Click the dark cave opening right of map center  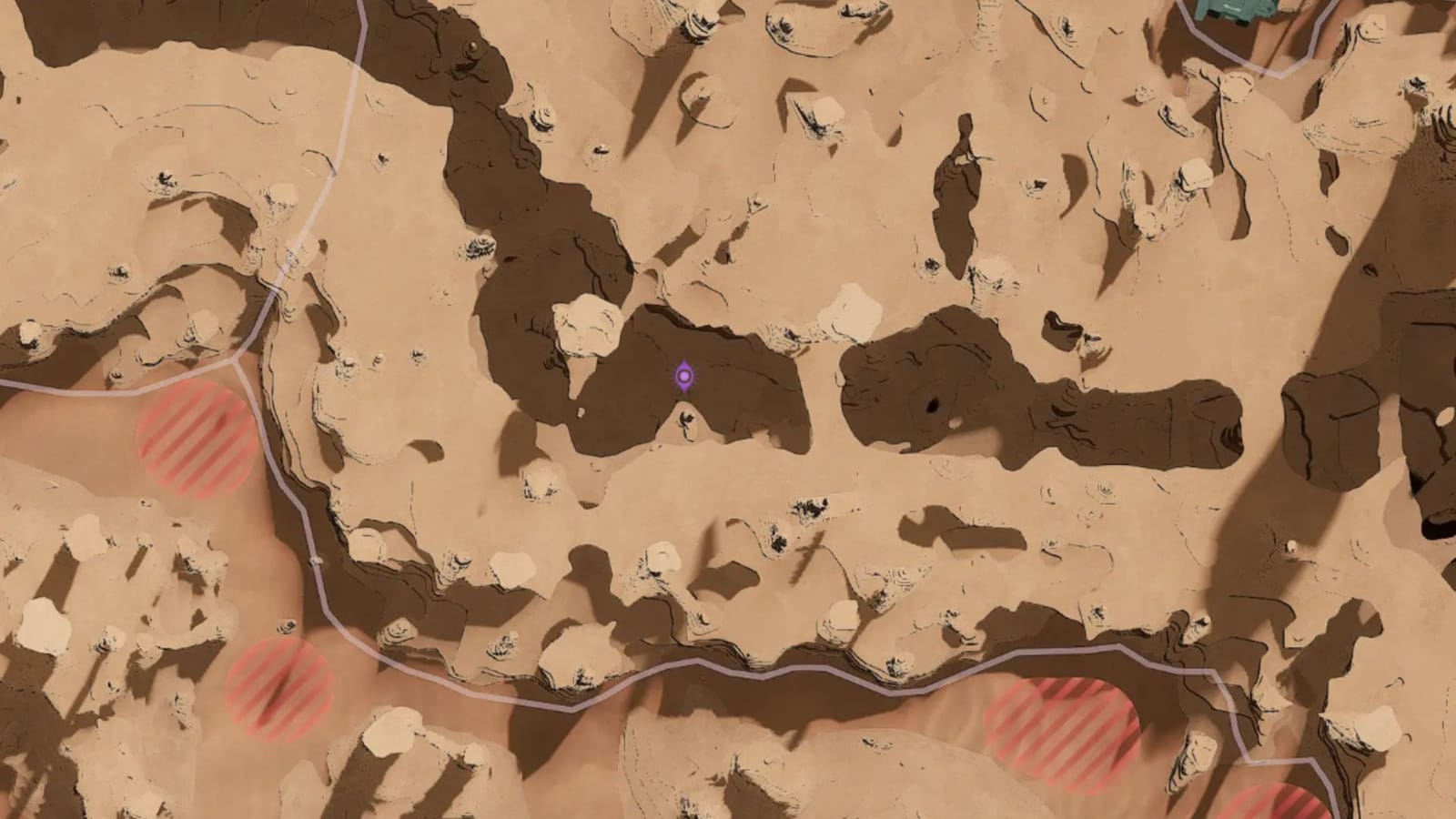tap(934, 404)
